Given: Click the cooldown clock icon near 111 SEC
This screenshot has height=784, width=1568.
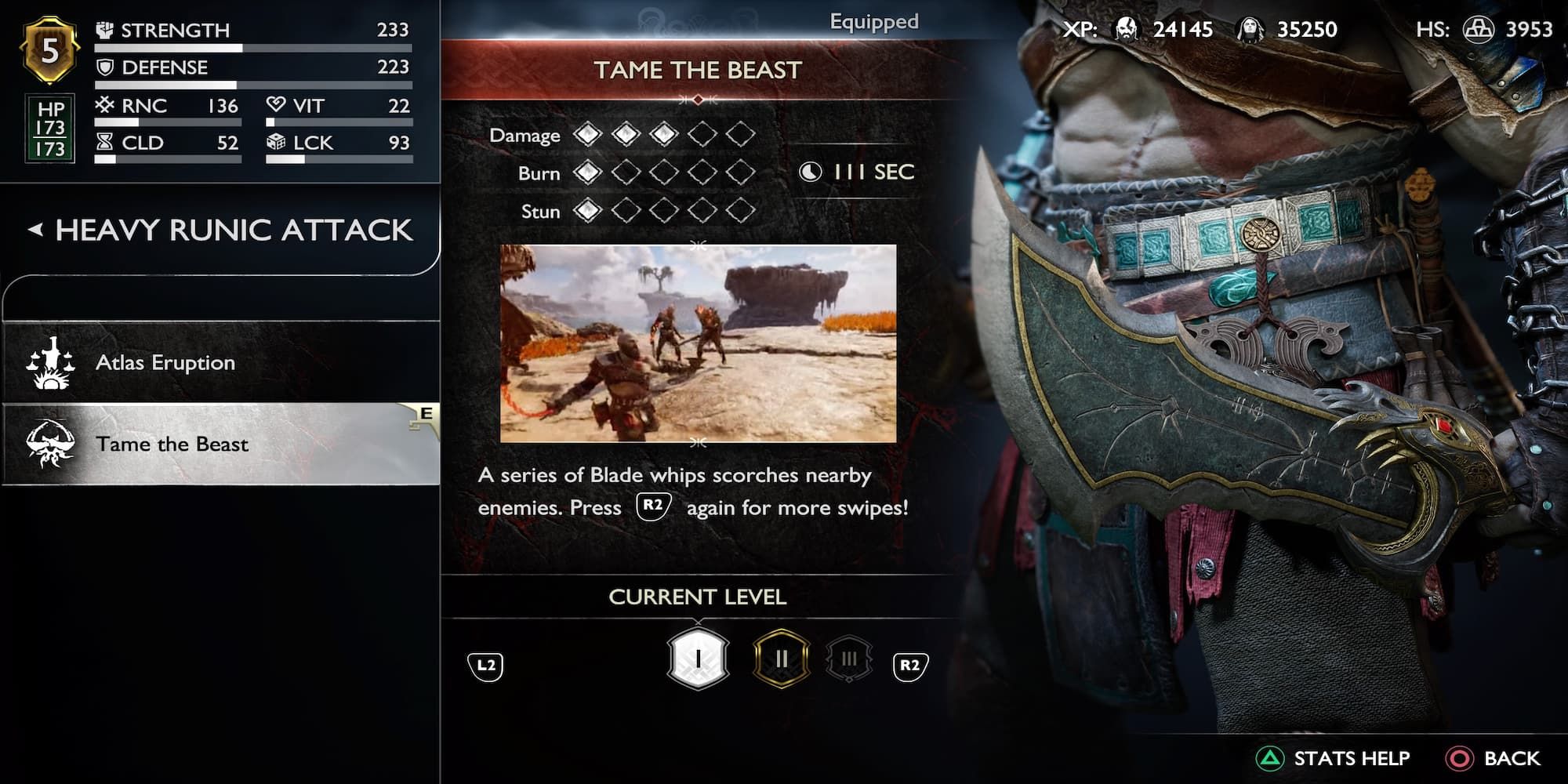Looking at the screenshot, I should (x=811, y=172).
